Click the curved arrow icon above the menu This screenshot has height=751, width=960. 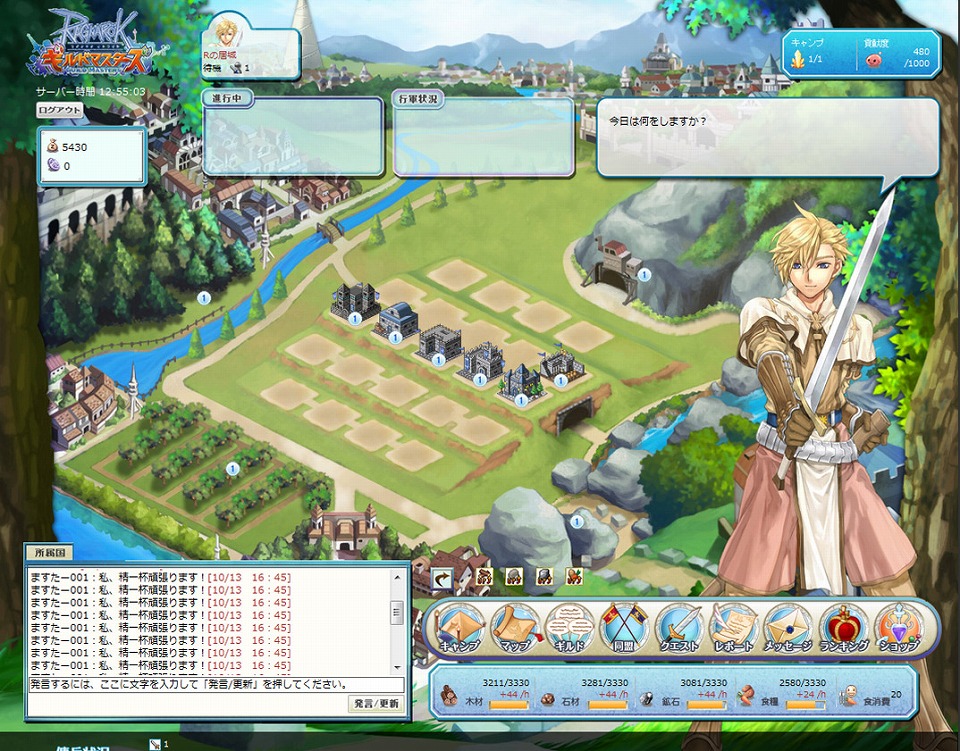442,577
